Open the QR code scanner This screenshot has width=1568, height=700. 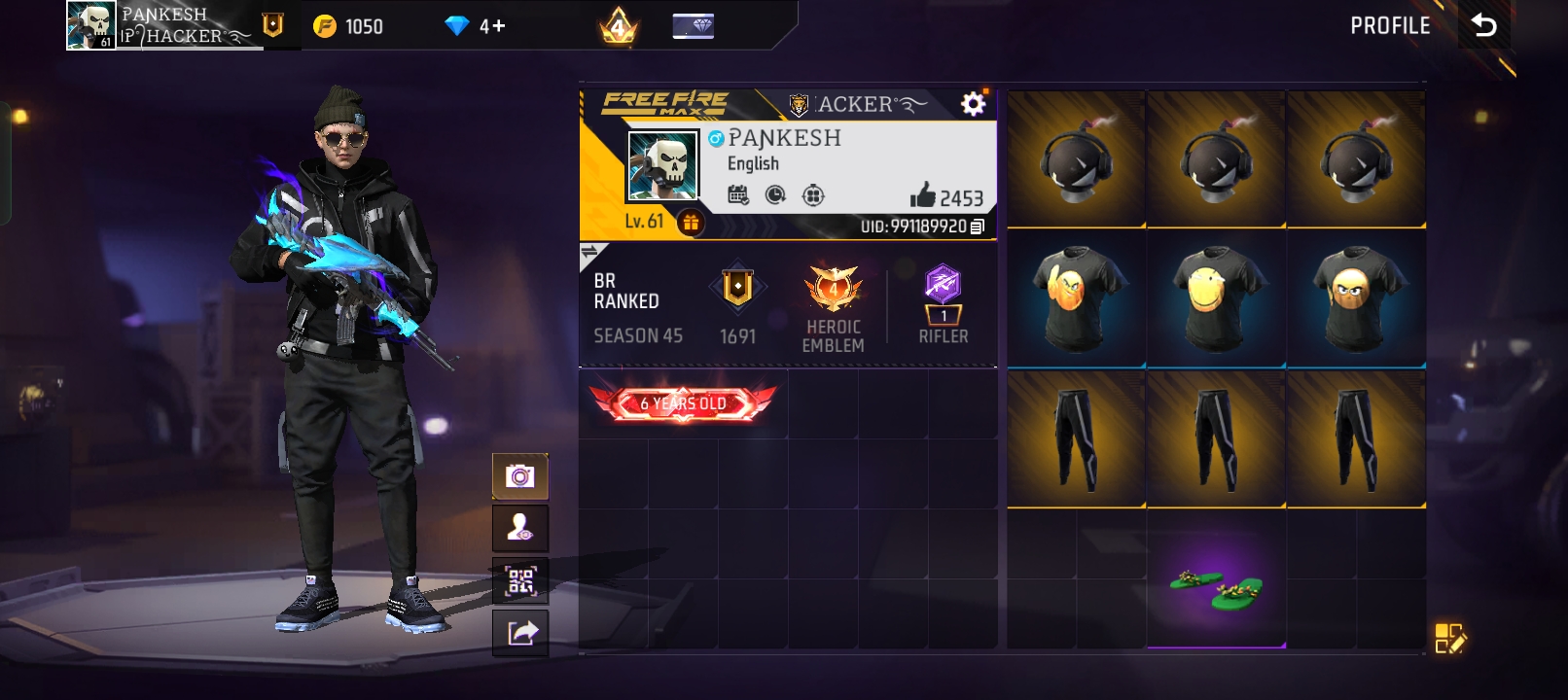pos(520,579)
